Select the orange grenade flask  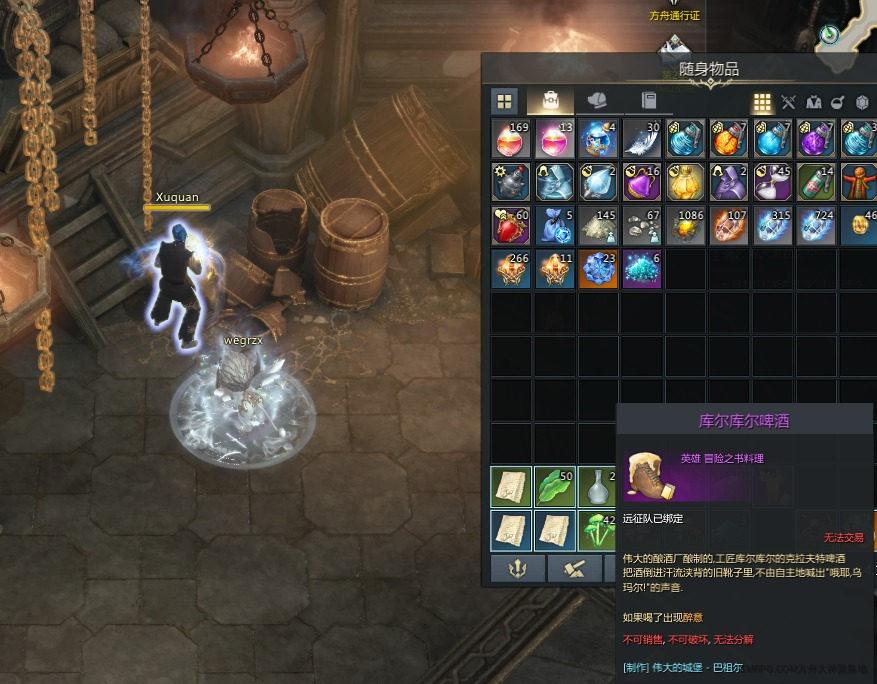[730, 138]
